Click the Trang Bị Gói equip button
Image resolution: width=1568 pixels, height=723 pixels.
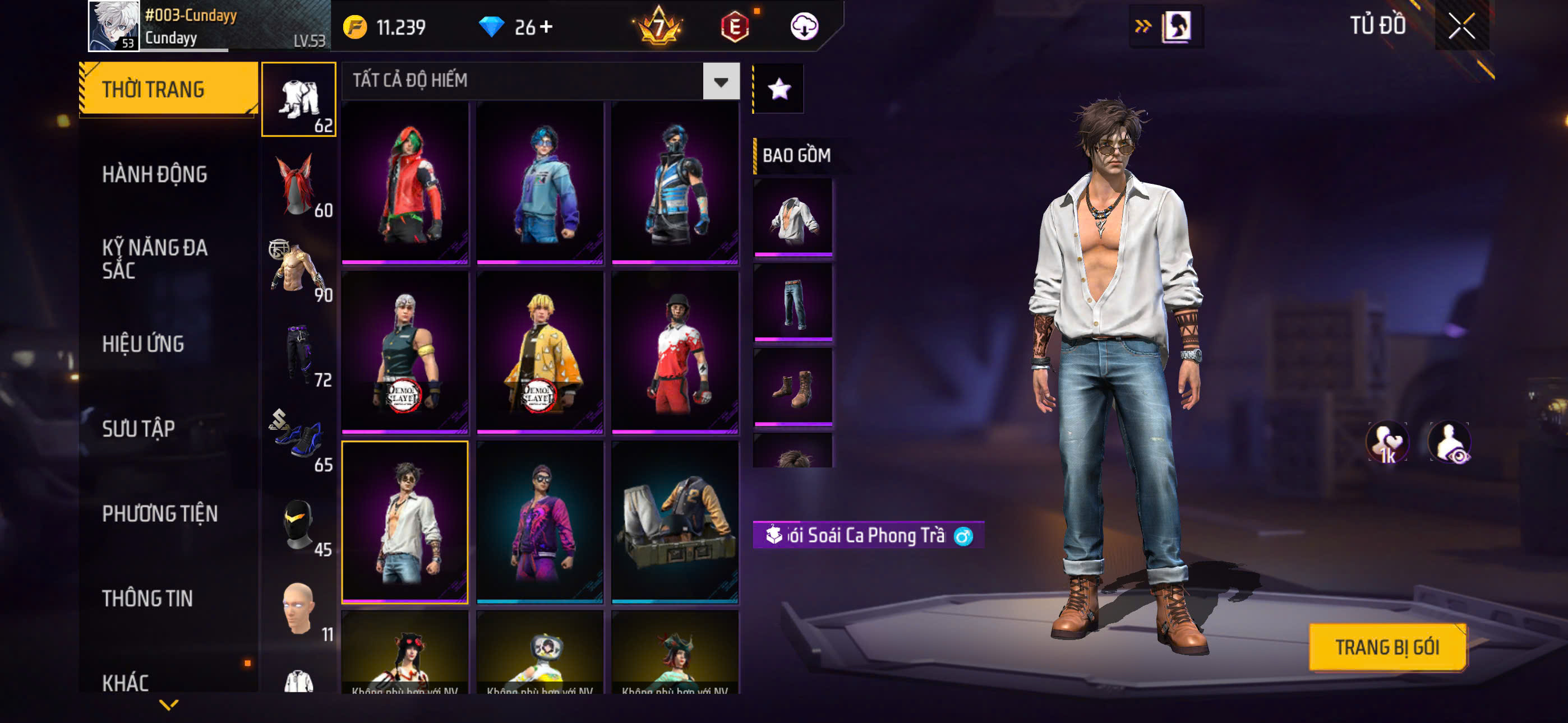(1387, 647)
